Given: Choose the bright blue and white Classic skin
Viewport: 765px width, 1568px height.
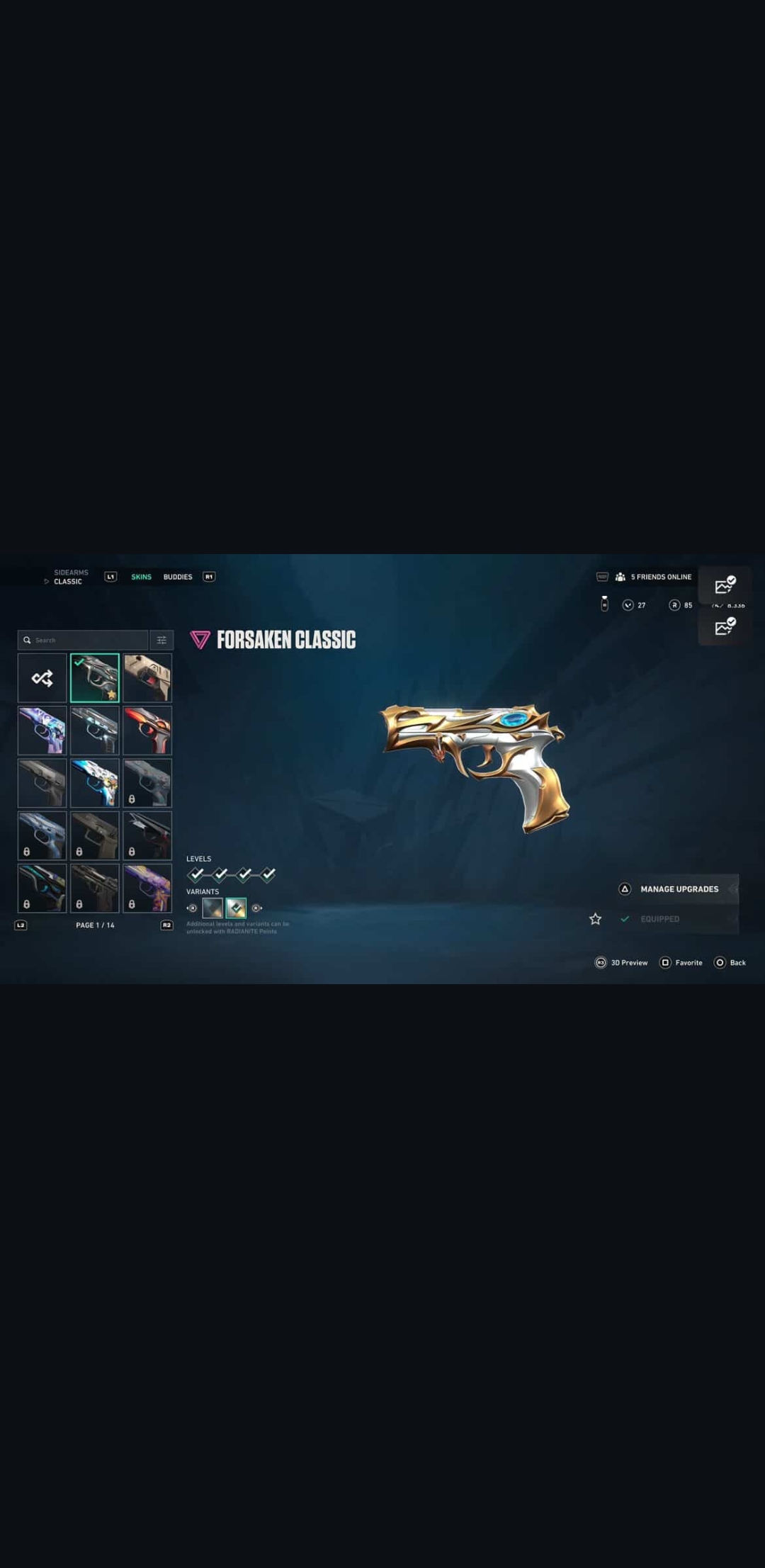Looking at the screenshot, I should pos(95,783).
